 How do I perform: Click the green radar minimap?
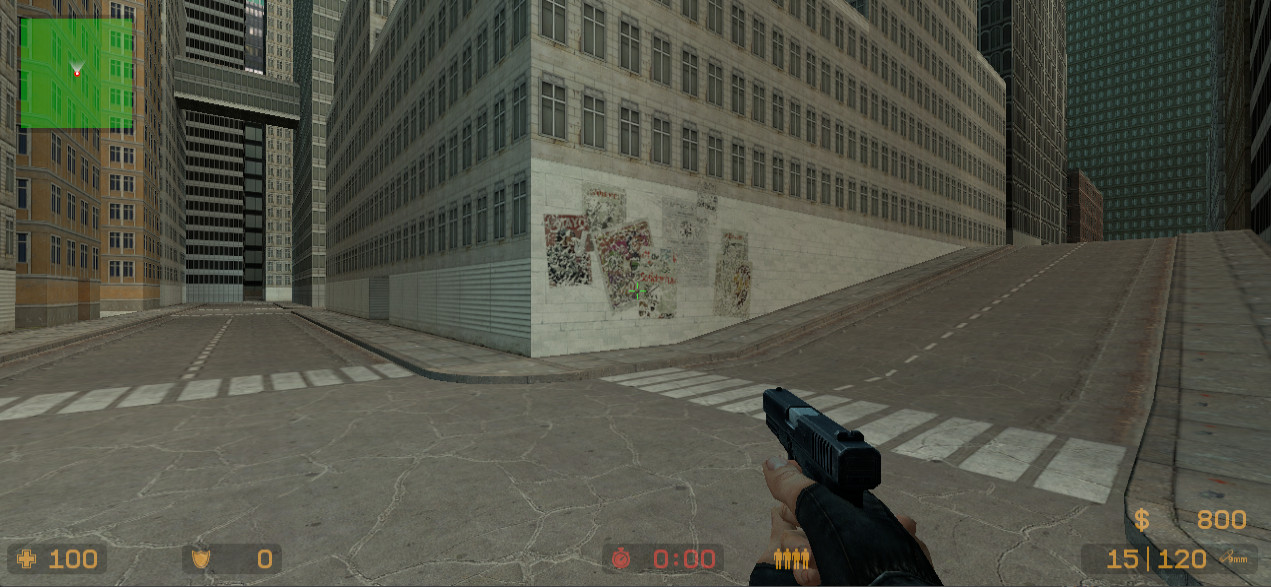click(76, 73)
